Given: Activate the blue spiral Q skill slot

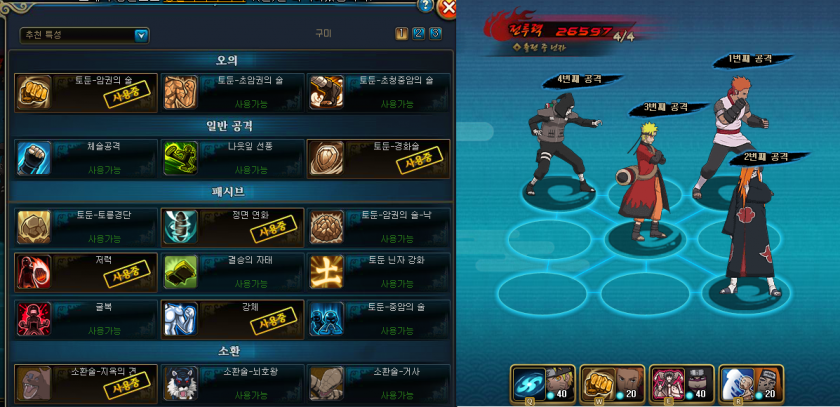Looking at the screenshot, I should pyautogui.click(x=528, y=383).
